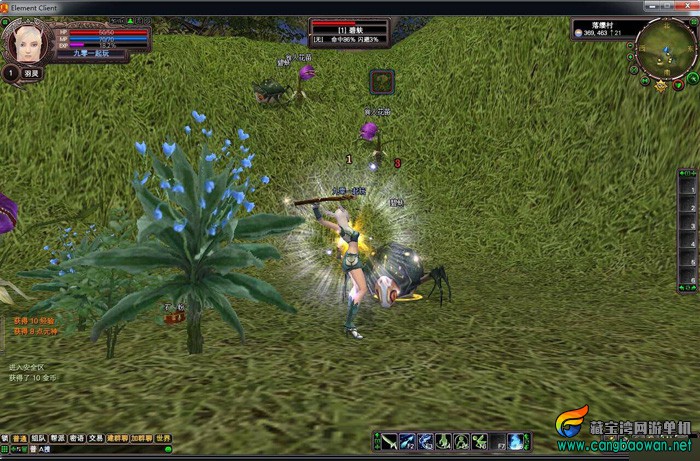Activate the blue flame skill slot
Viewport: 700px width, 461px height.
click(x=517, y=441)
